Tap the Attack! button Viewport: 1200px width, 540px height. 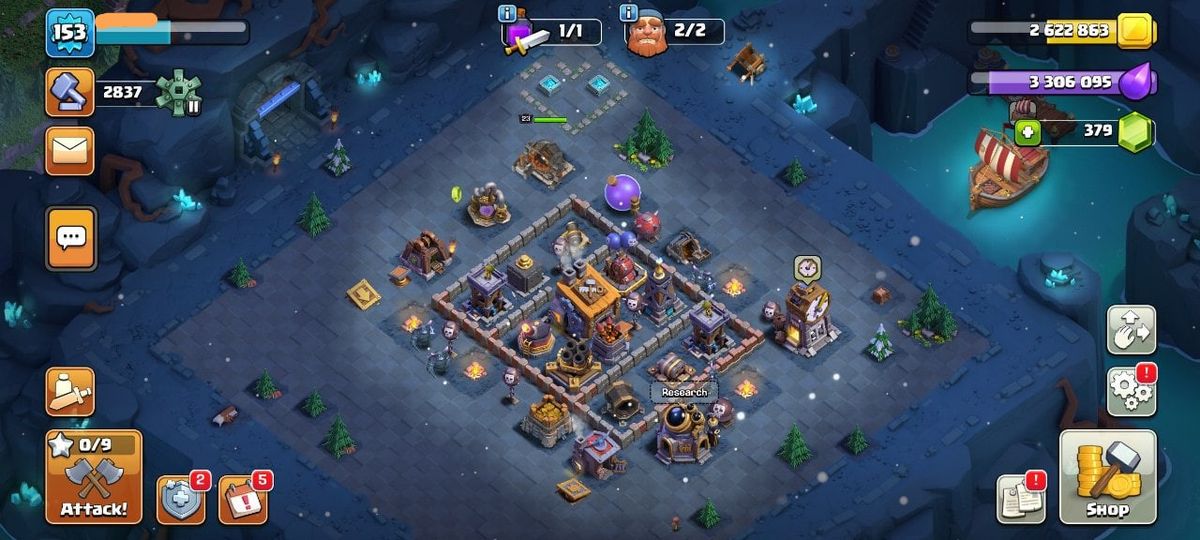93,477
